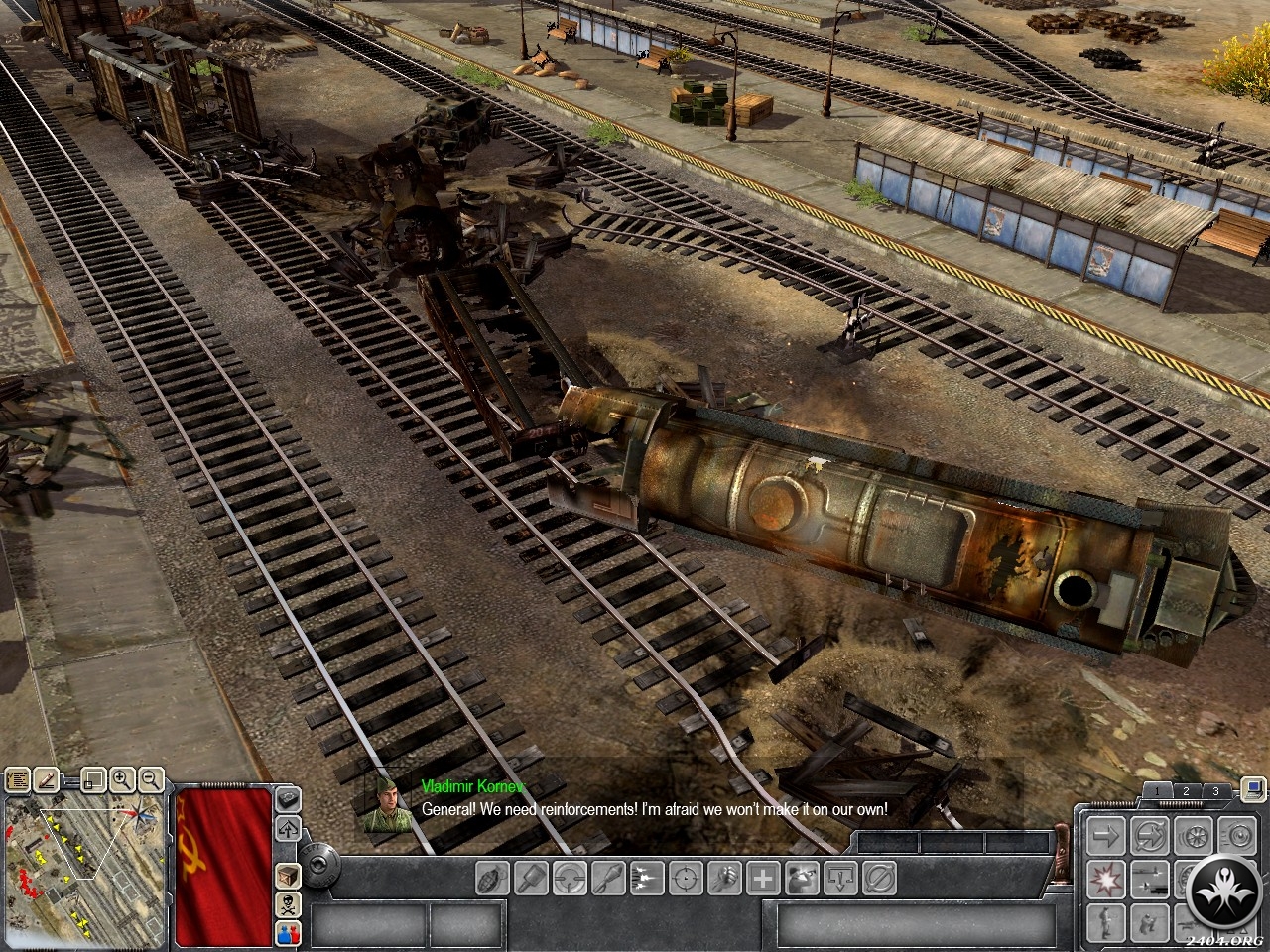Toggle the minimap size button
1270x952 pixels.
click(93, 780)
